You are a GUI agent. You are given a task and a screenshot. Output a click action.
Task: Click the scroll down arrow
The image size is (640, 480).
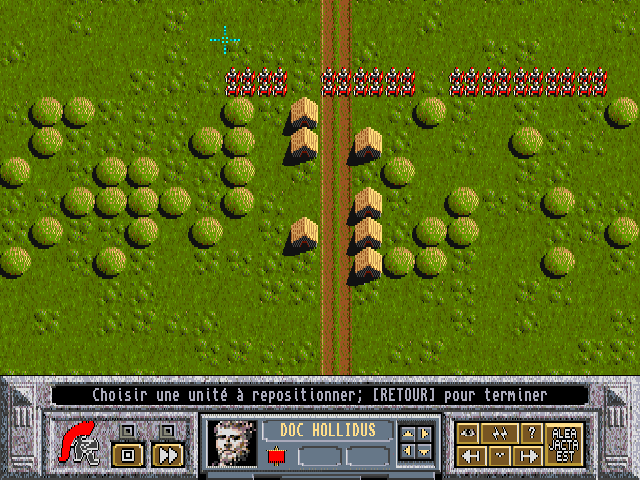[x=426, y=452]
